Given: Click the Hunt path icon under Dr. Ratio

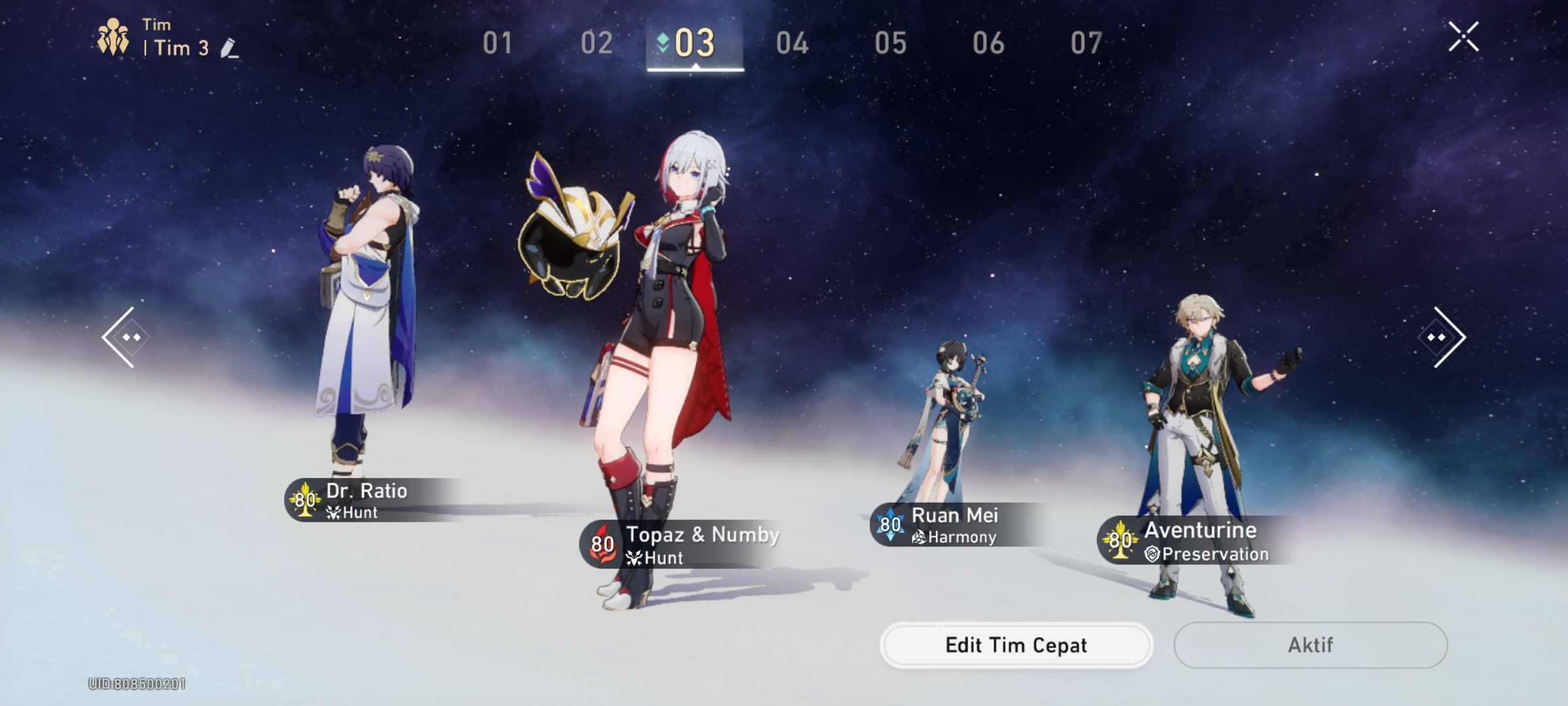Looking at the screenshot, I should click(x=335, y=513).
